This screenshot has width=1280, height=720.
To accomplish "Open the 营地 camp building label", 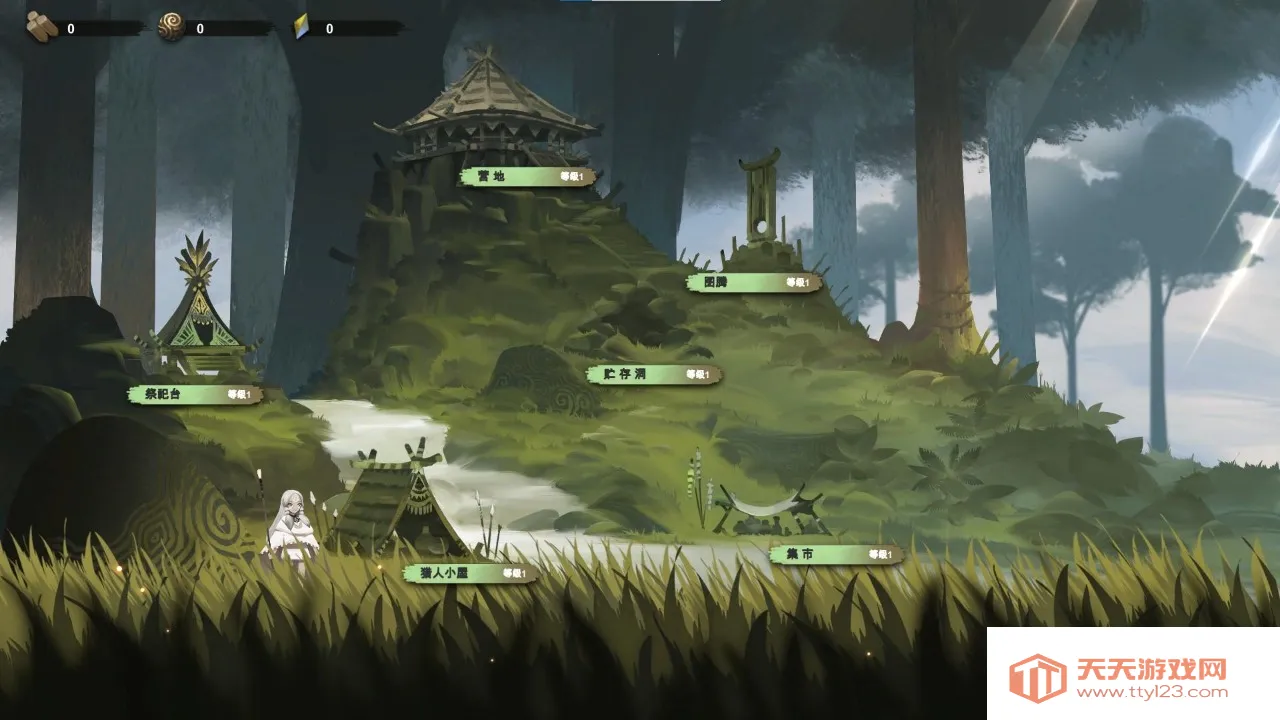I will click(528, 177).
